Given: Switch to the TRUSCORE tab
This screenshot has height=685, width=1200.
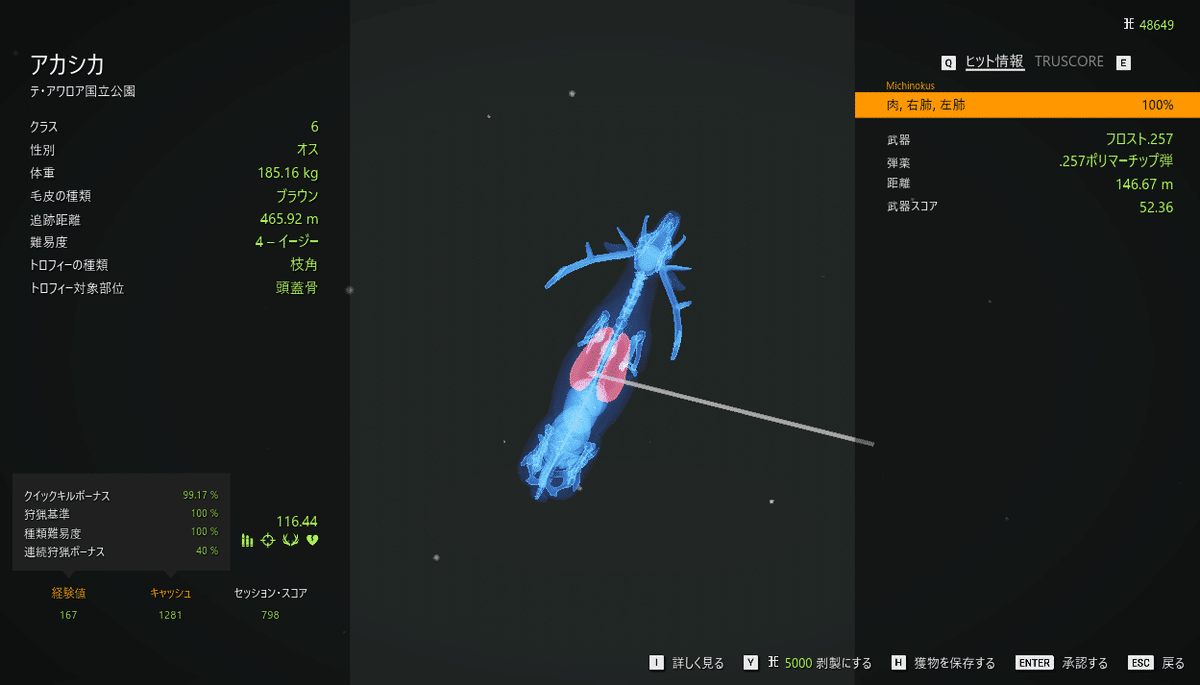Looking at the screenshot, I should pos(1069,62).
